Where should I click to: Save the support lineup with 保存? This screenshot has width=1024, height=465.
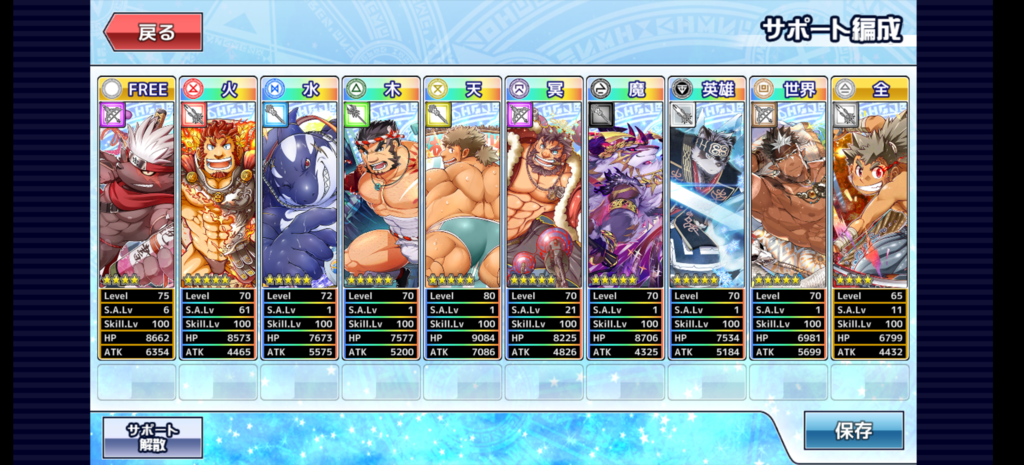pos(853,431)
